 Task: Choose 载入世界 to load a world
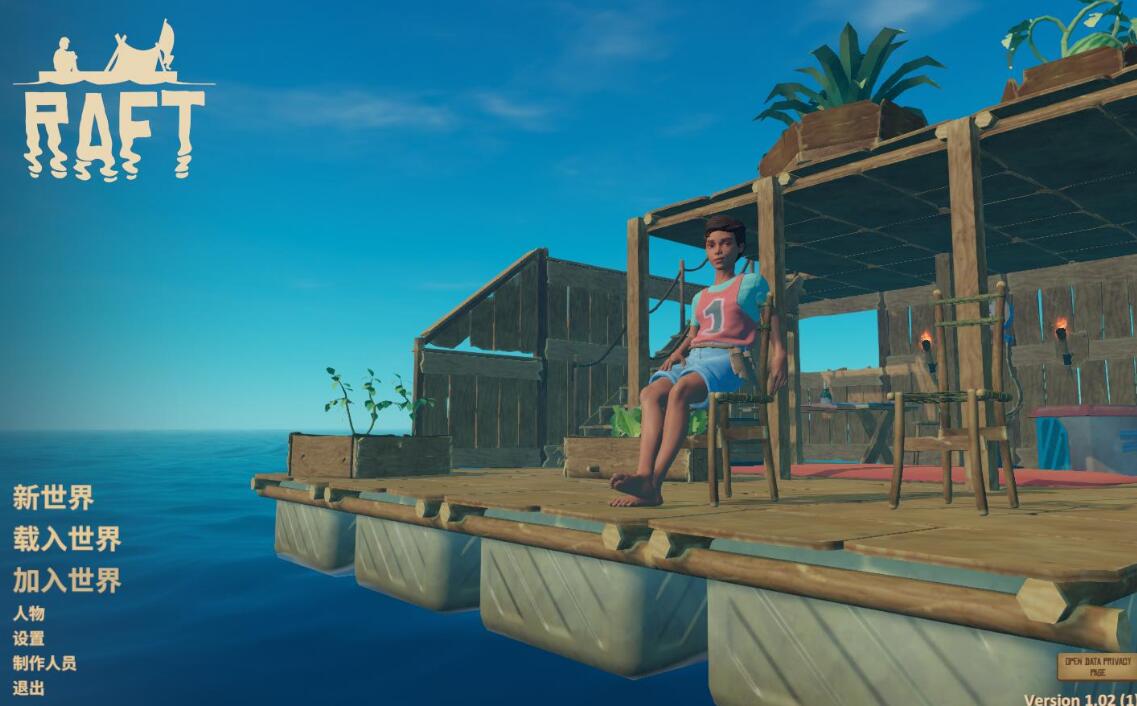(67, 539)
